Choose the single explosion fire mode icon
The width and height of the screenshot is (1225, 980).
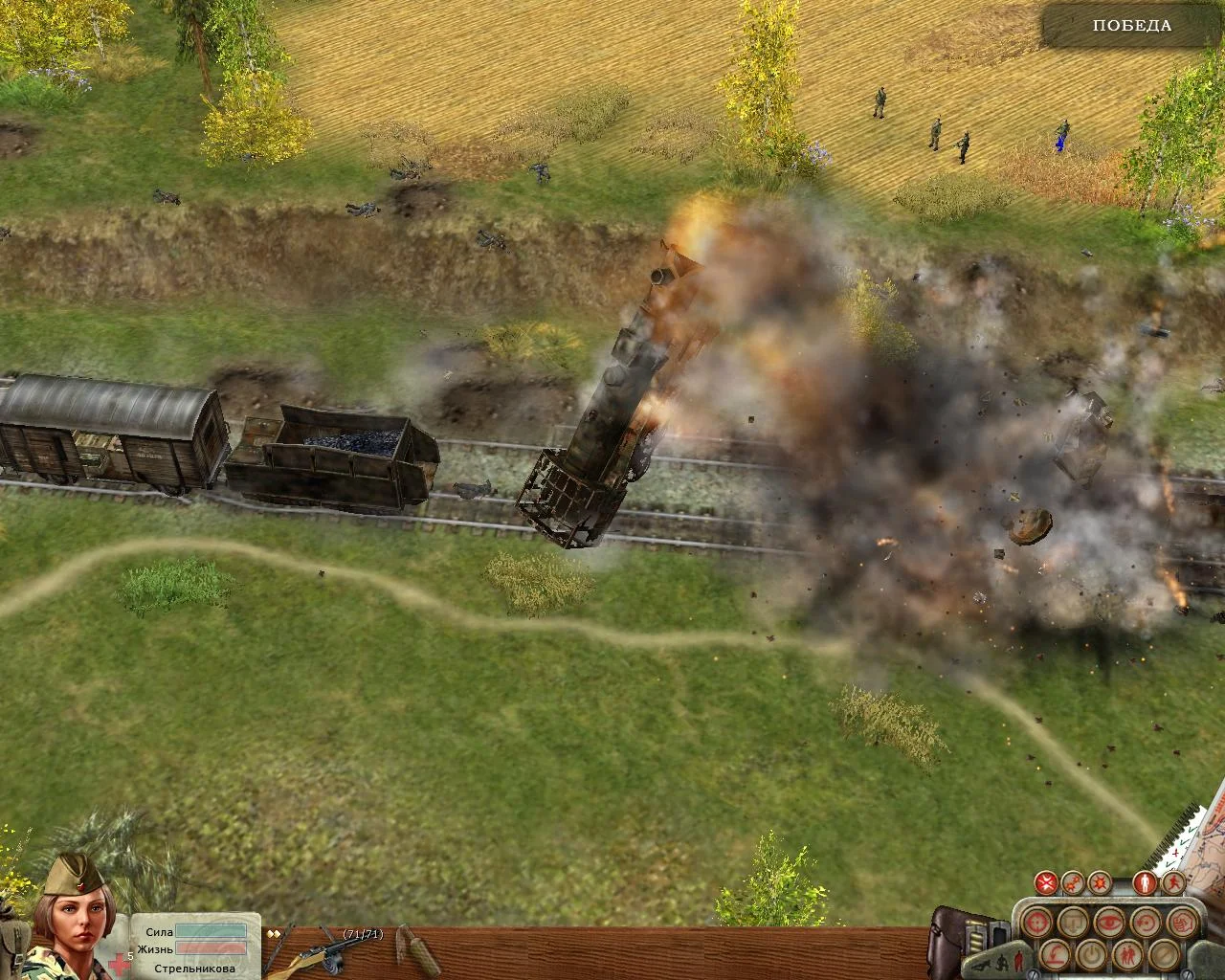tap(1102, 880)
